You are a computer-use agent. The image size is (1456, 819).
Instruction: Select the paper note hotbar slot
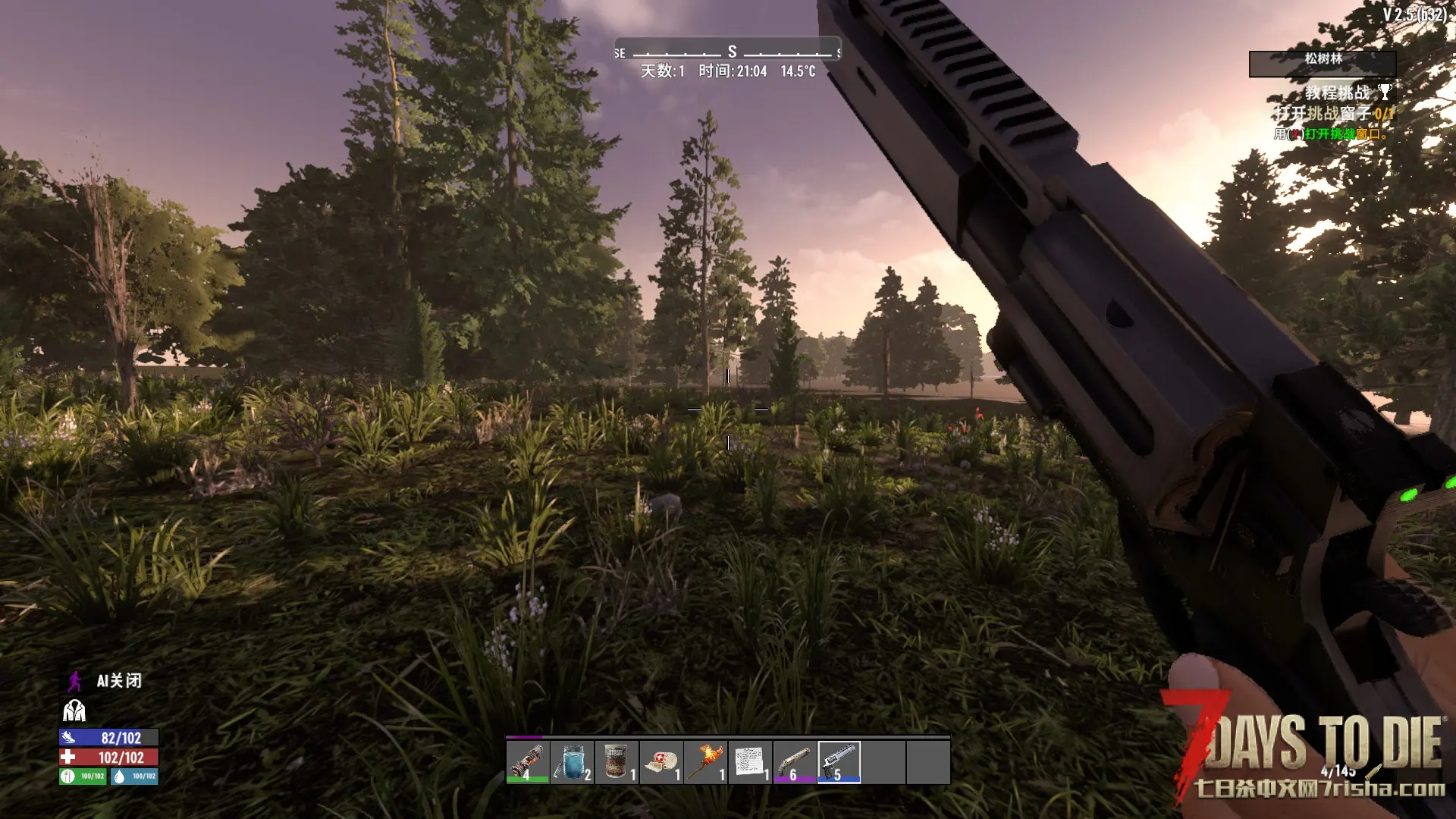tap(750, 761)
